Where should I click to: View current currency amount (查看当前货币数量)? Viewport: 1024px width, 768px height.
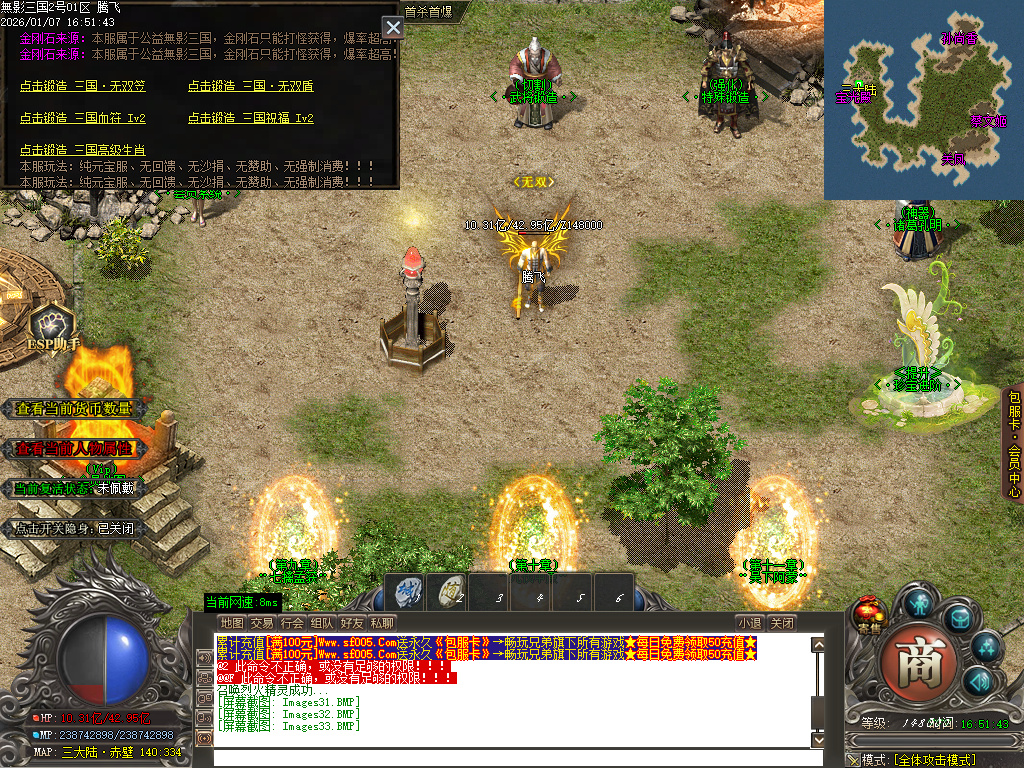click(74, 409)
